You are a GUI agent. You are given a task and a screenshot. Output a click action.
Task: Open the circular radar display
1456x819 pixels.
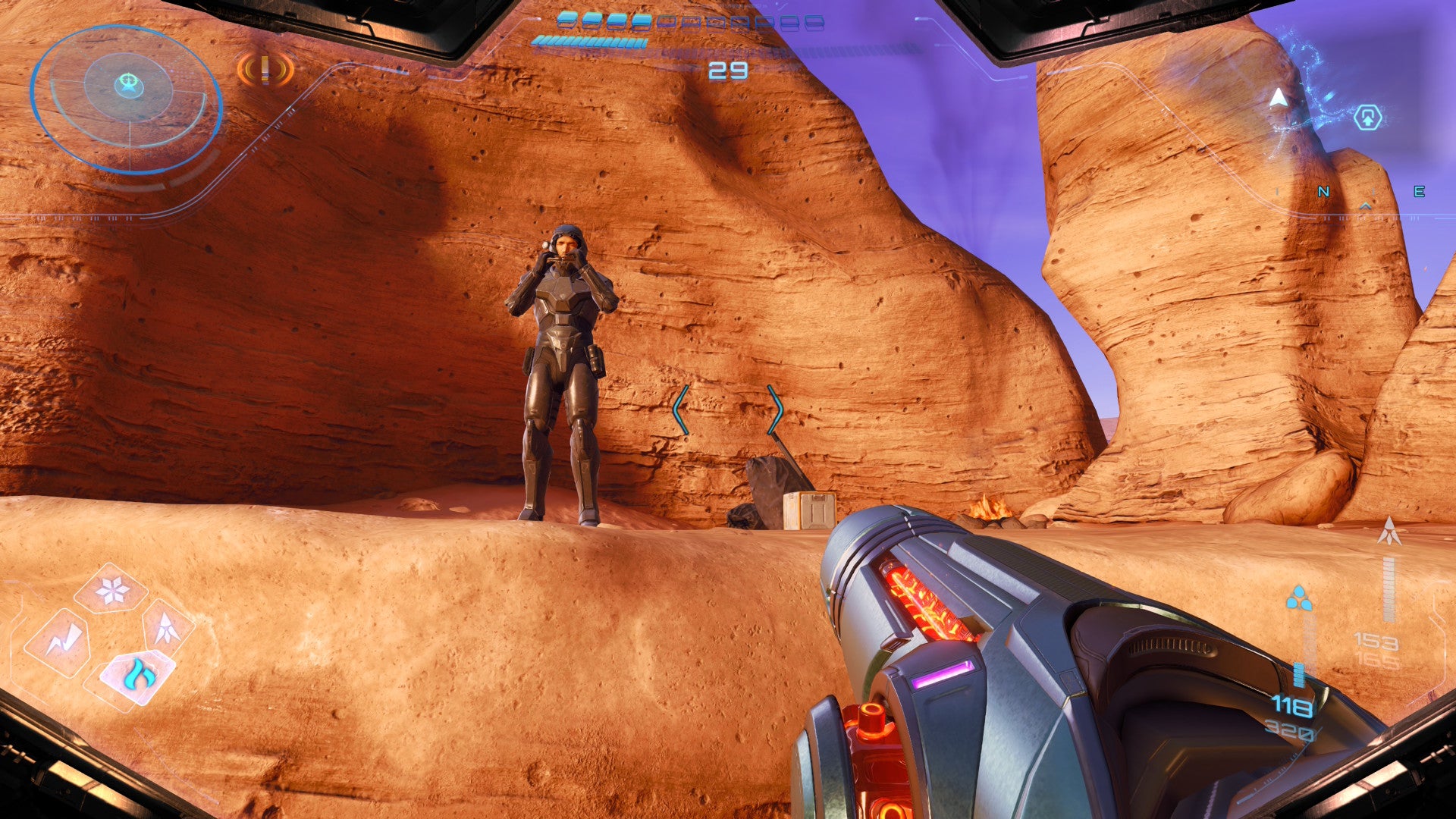127,98
